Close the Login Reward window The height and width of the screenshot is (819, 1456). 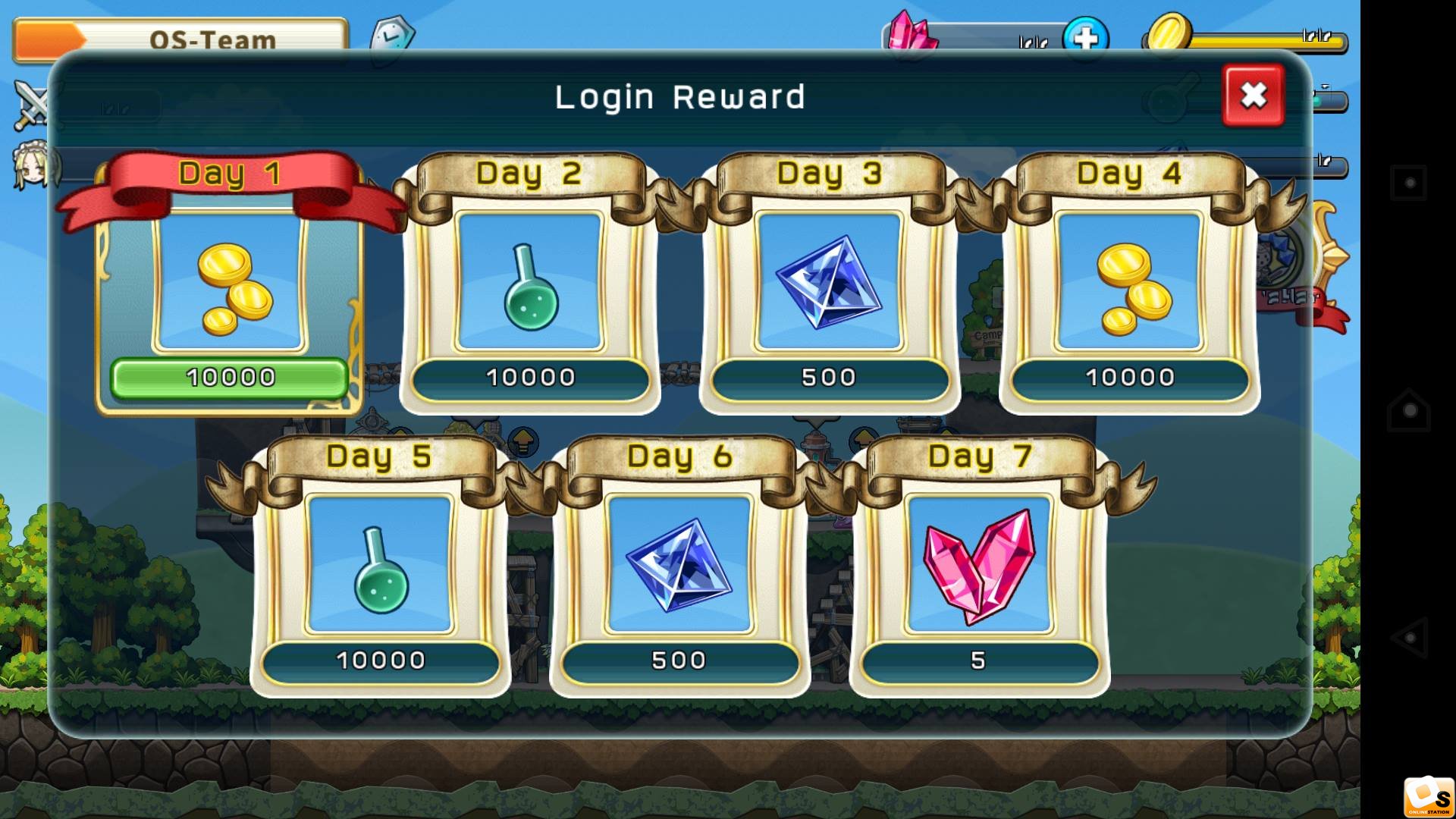1253,96
